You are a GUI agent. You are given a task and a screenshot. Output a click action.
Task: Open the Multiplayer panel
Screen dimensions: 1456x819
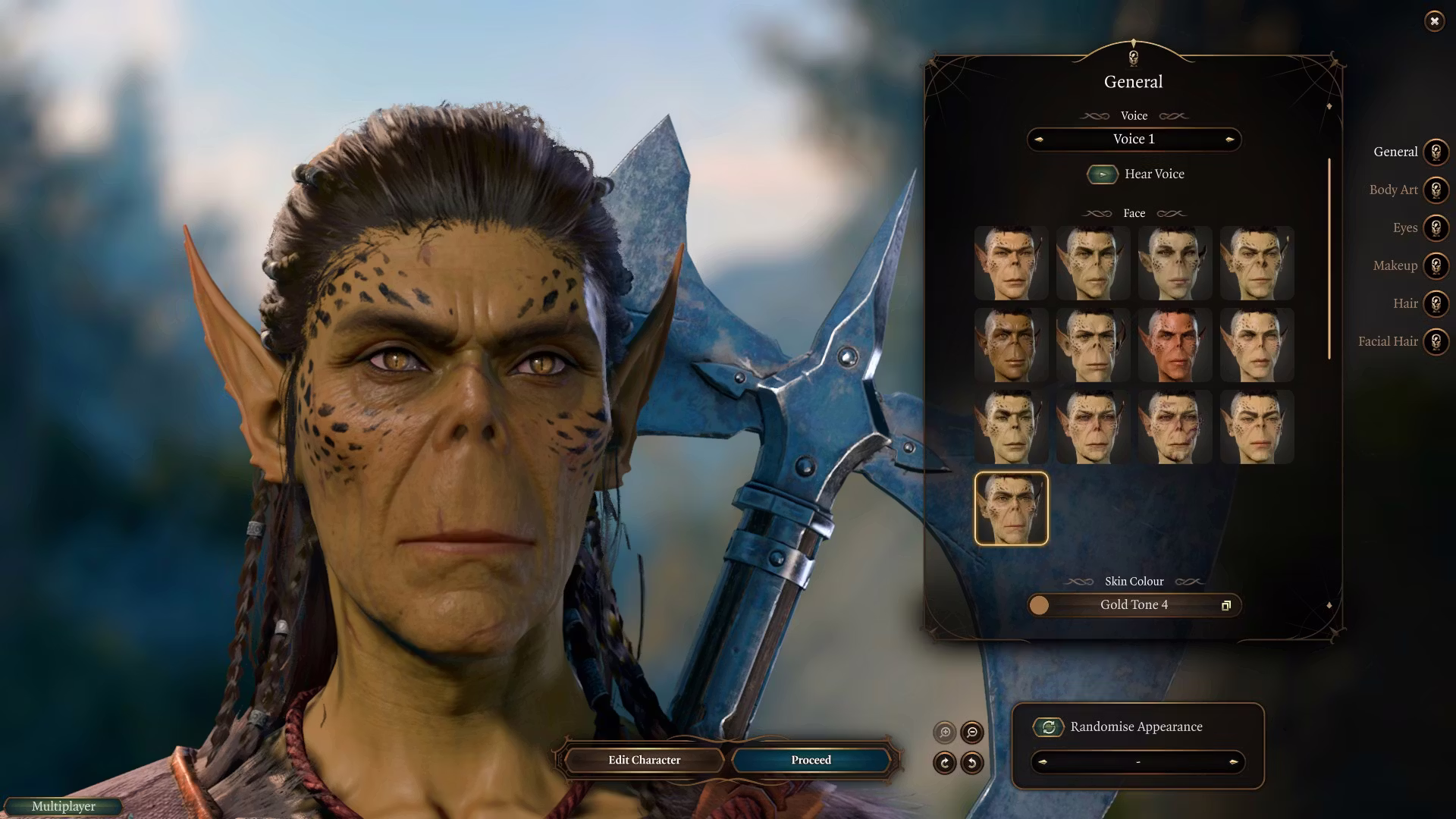click(64, 806)
